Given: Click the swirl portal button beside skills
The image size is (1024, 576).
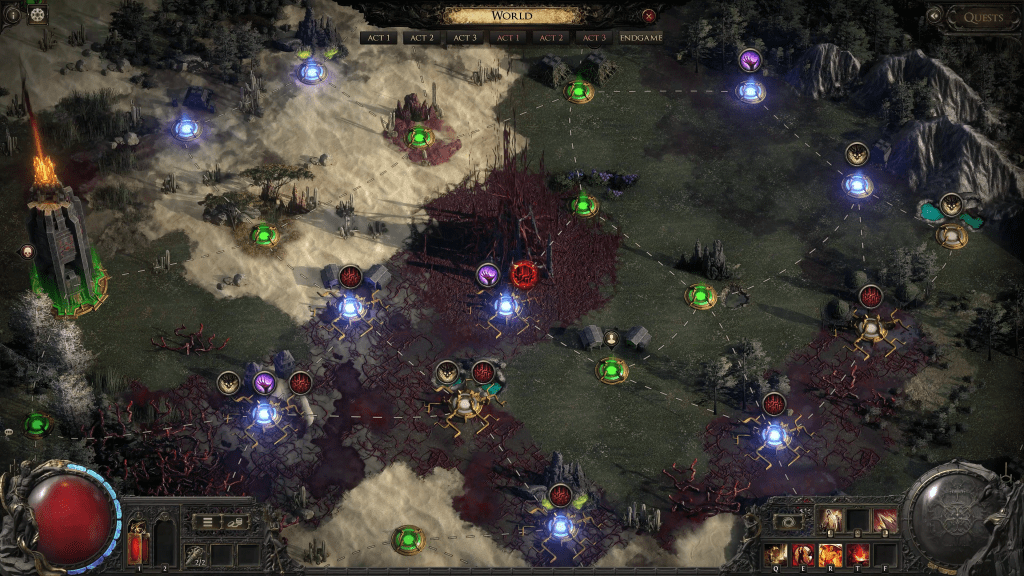Looking at the screenshot, I should coord(790,521).
